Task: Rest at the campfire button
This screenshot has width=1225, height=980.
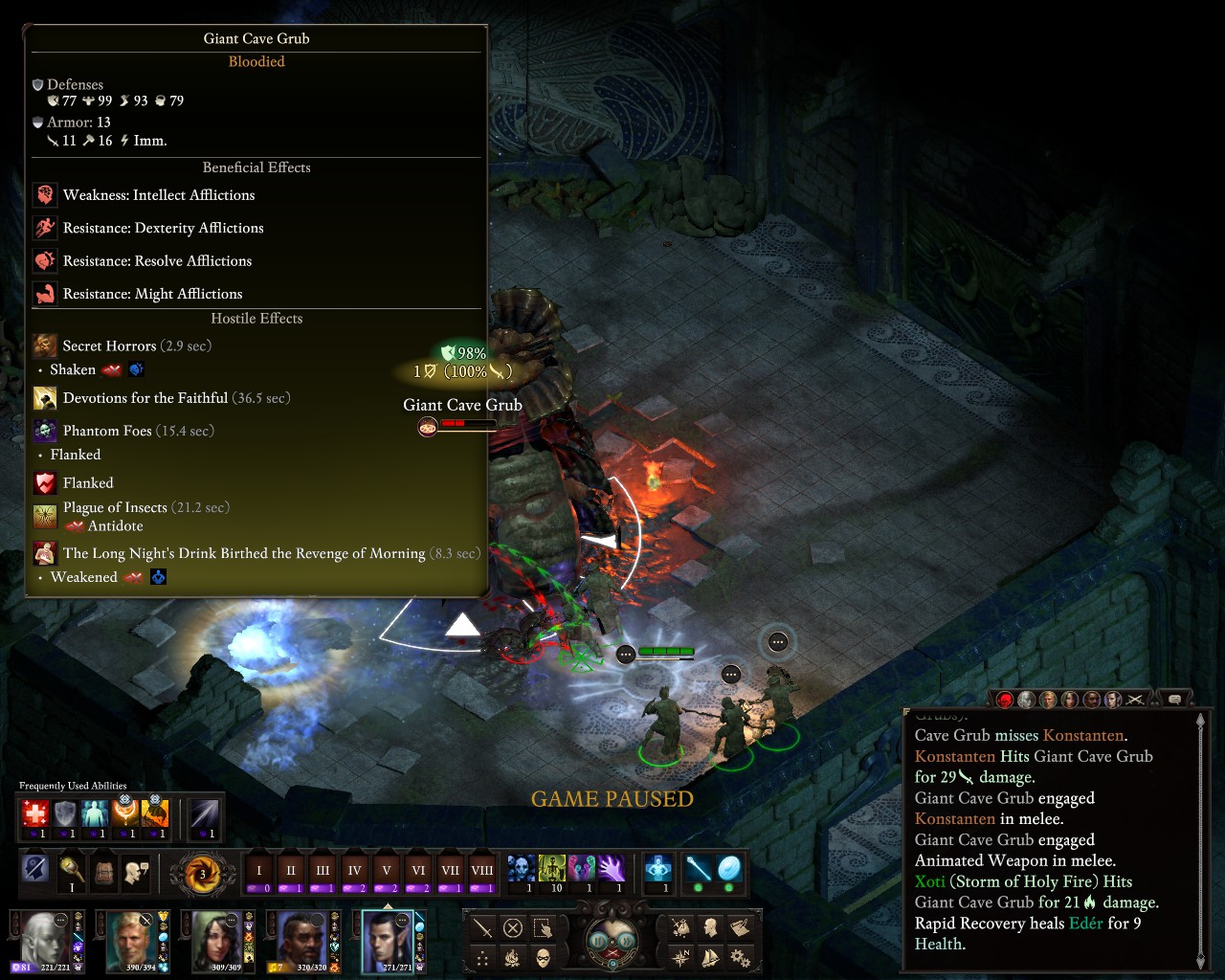Action: pos(513,958)
